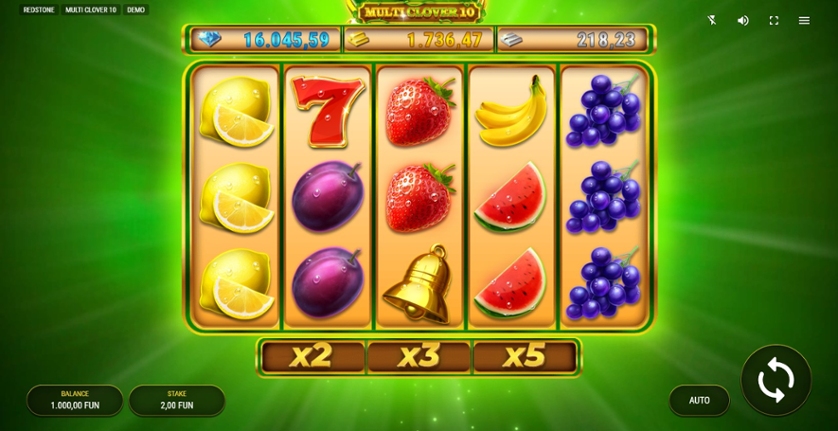Screen dimensions: 838x431
Task: Spin the reels with the circular arrows button
Action: (776, 380)
